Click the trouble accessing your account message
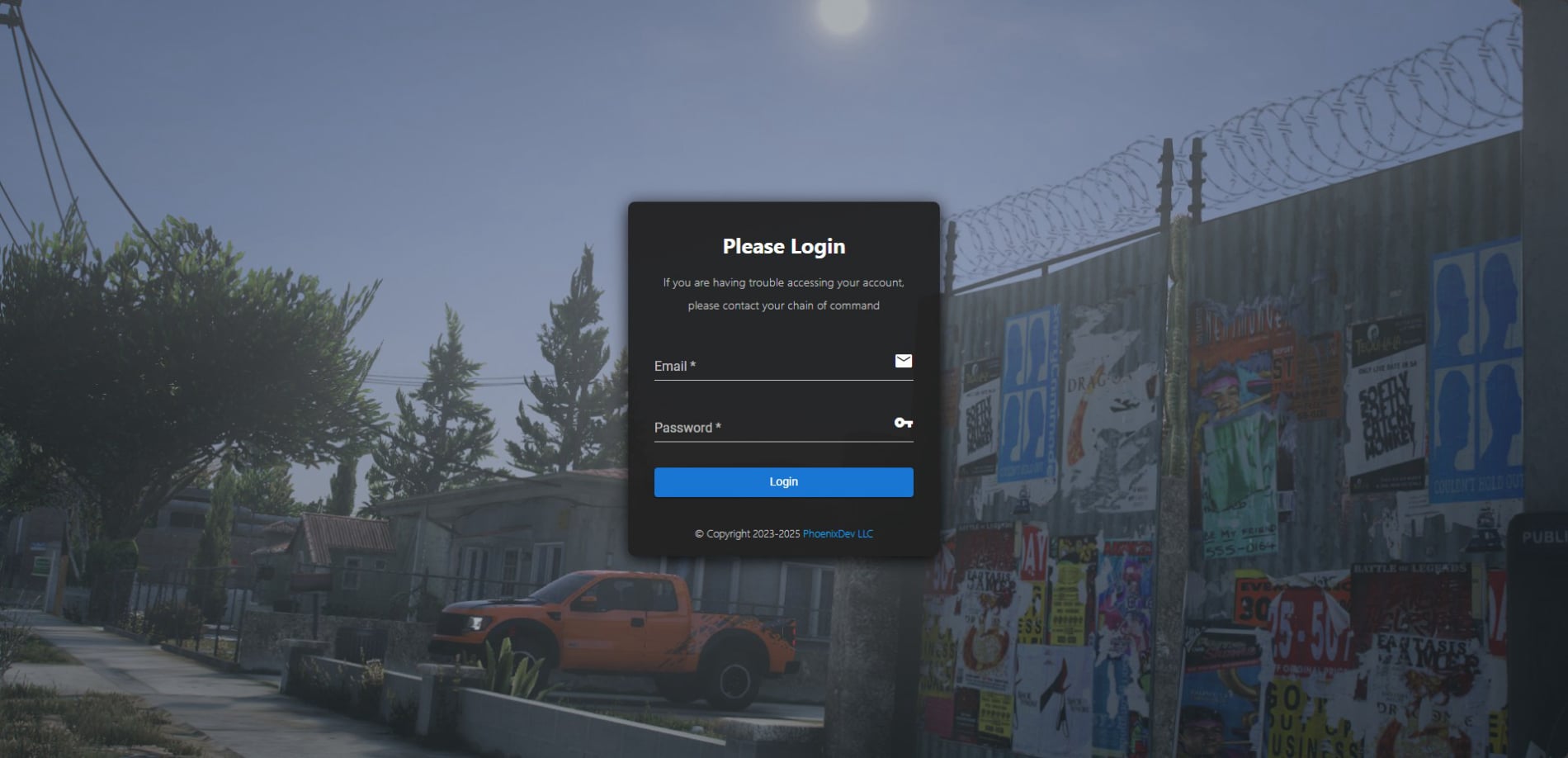The height and width of the screenshot is (758, 1568). [x=783, y=282]
